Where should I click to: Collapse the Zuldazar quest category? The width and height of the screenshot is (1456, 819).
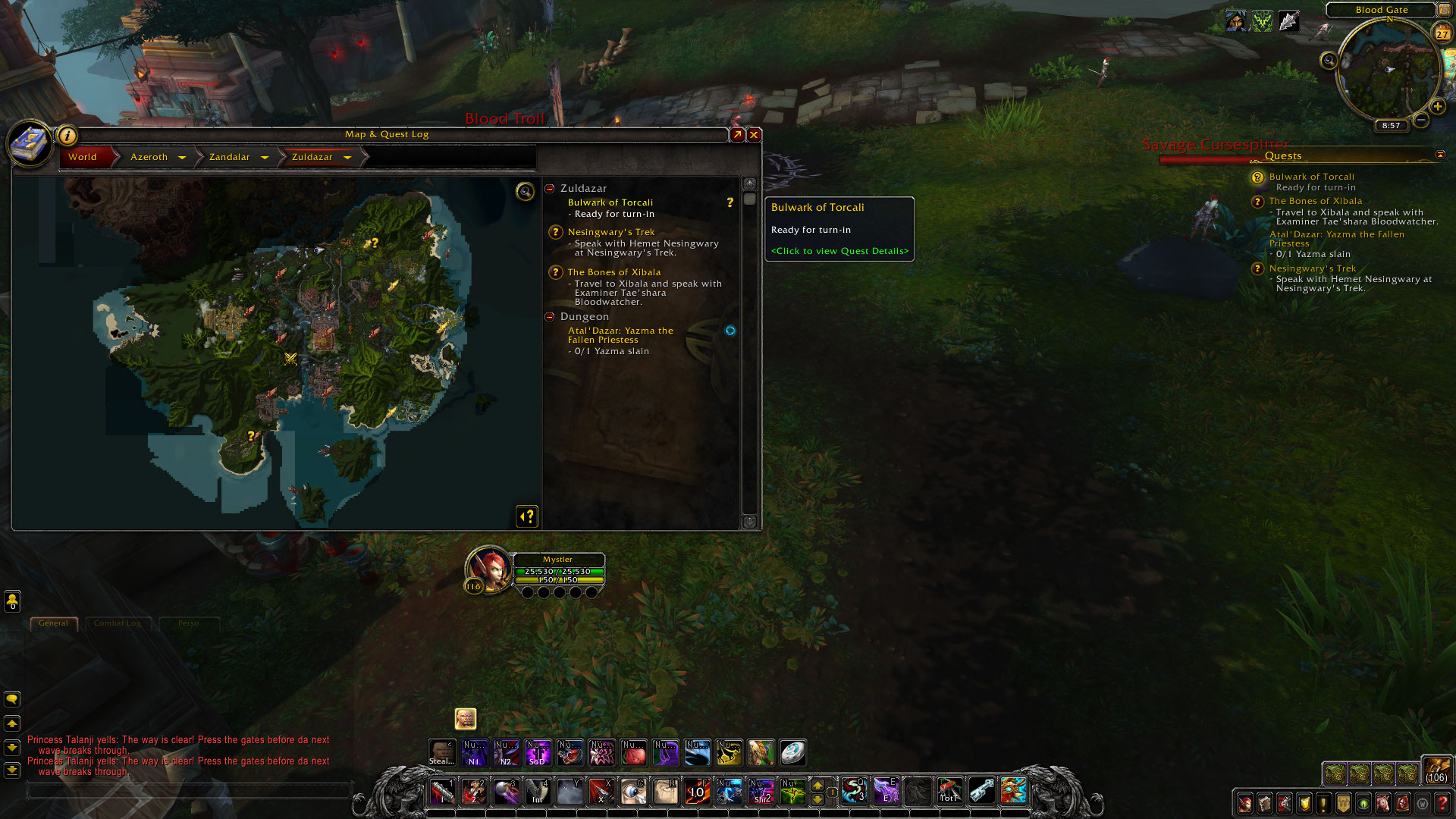[549, 188]
